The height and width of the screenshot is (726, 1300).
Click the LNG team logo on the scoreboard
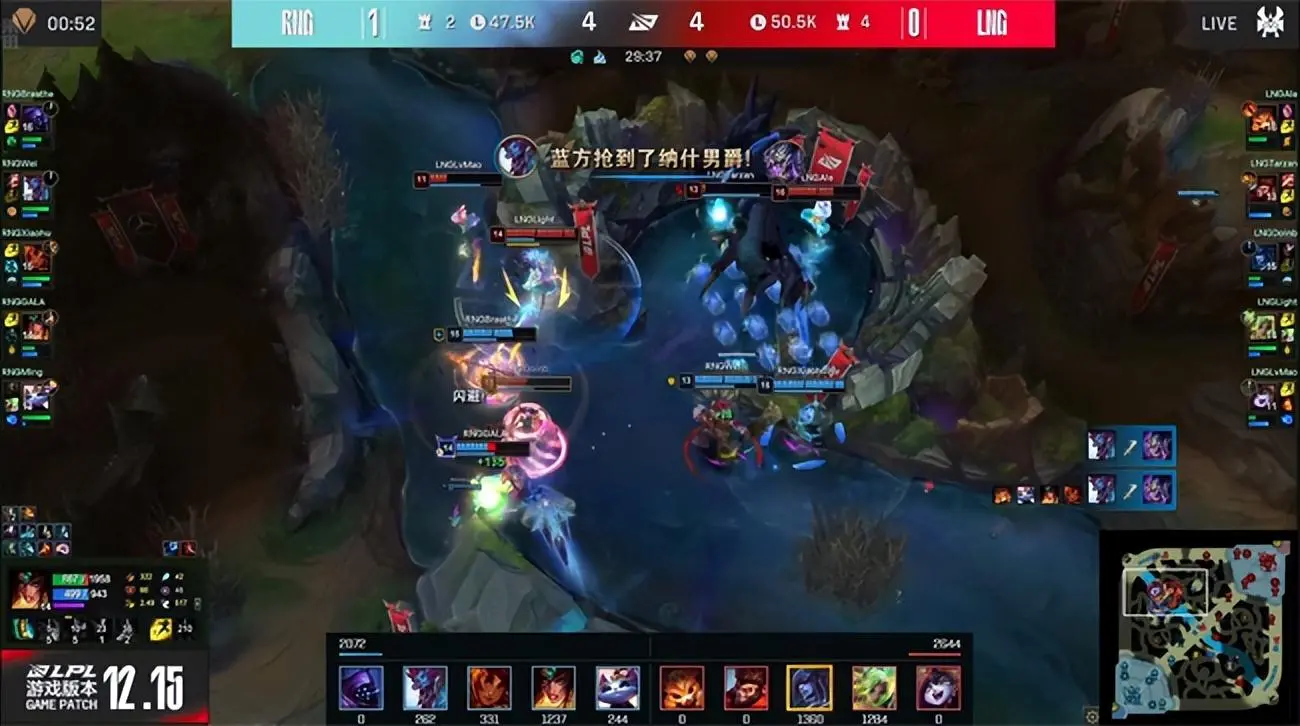click(x=994, y=22)
